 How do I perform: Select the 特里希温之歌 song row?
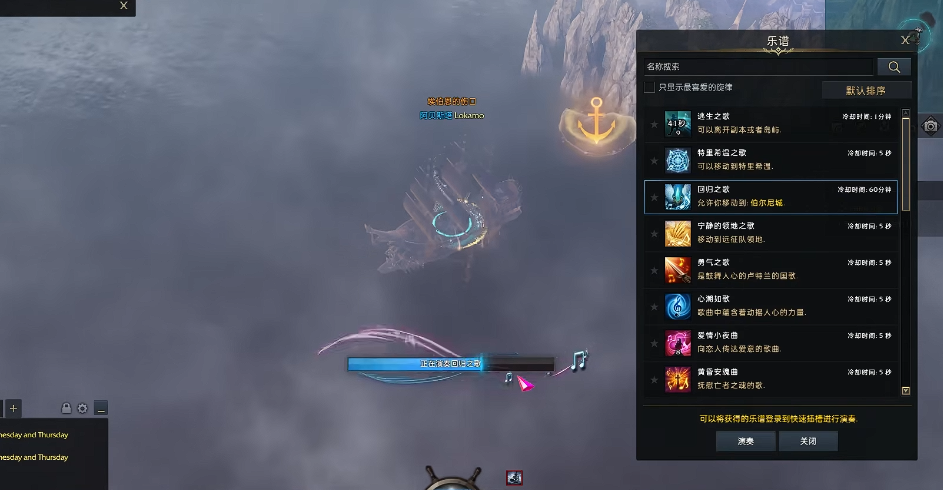tap(770, 160)
